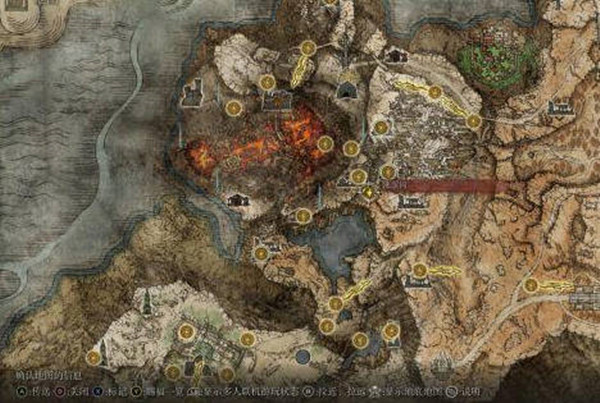Choose the westernmost site of grace marker
Image resolution: width=600 pixels, height=403 pixels.
tap(93, 357)
